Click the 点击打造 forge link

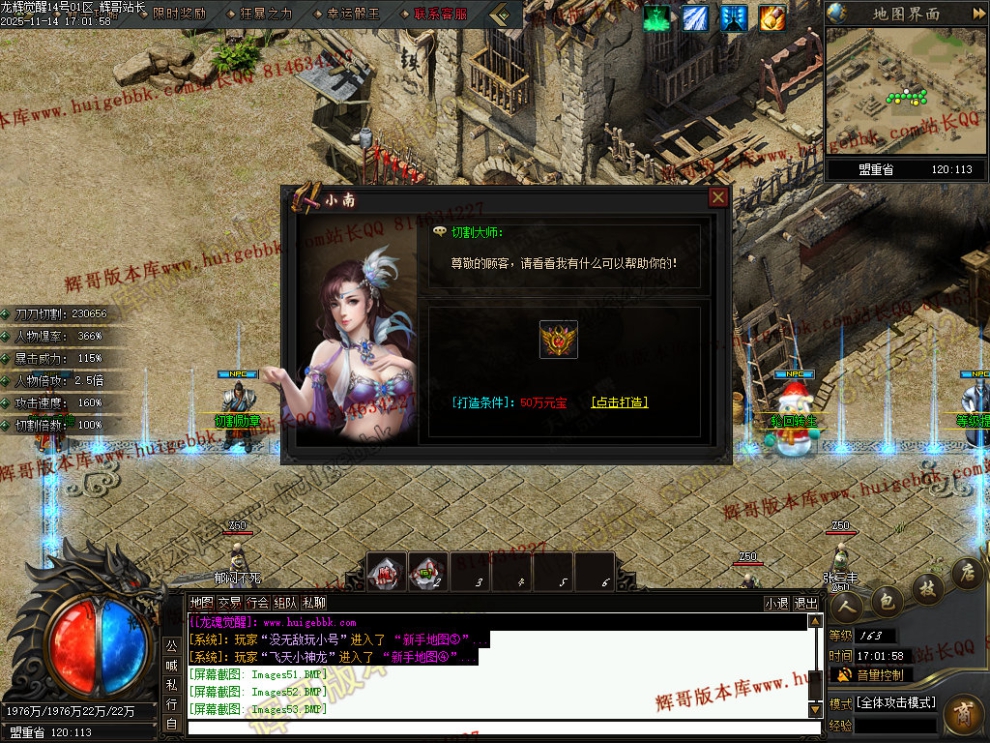click(619, 402)
